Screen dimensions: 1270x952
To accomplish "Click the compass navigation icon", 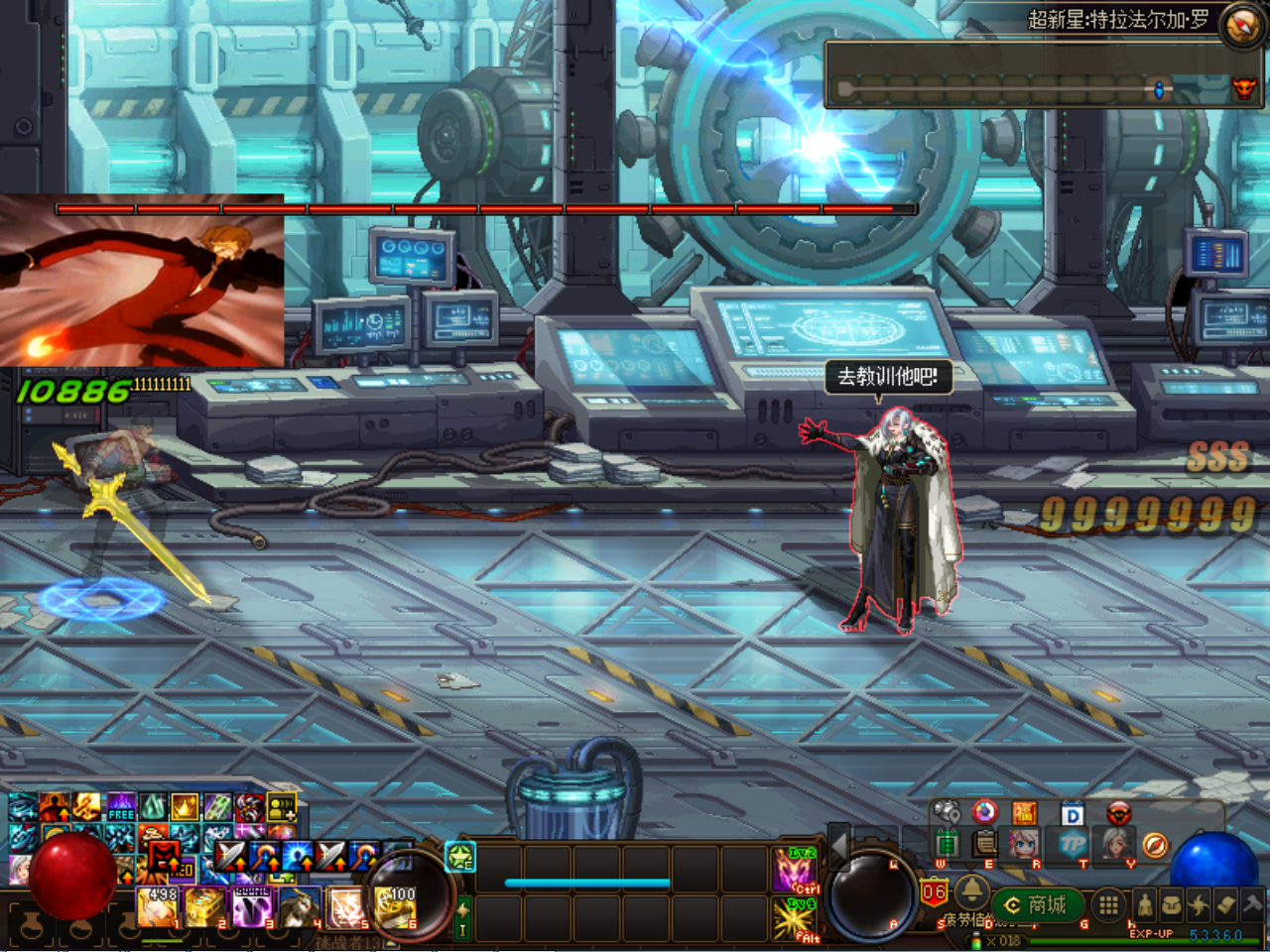I will 1155,846.
